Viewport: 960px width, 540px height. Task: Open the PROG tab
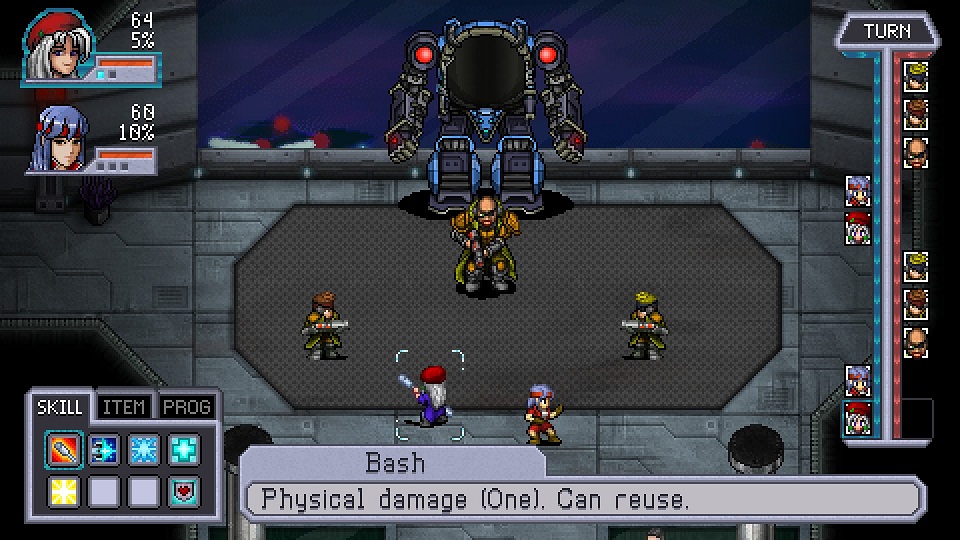coord(186,407)
